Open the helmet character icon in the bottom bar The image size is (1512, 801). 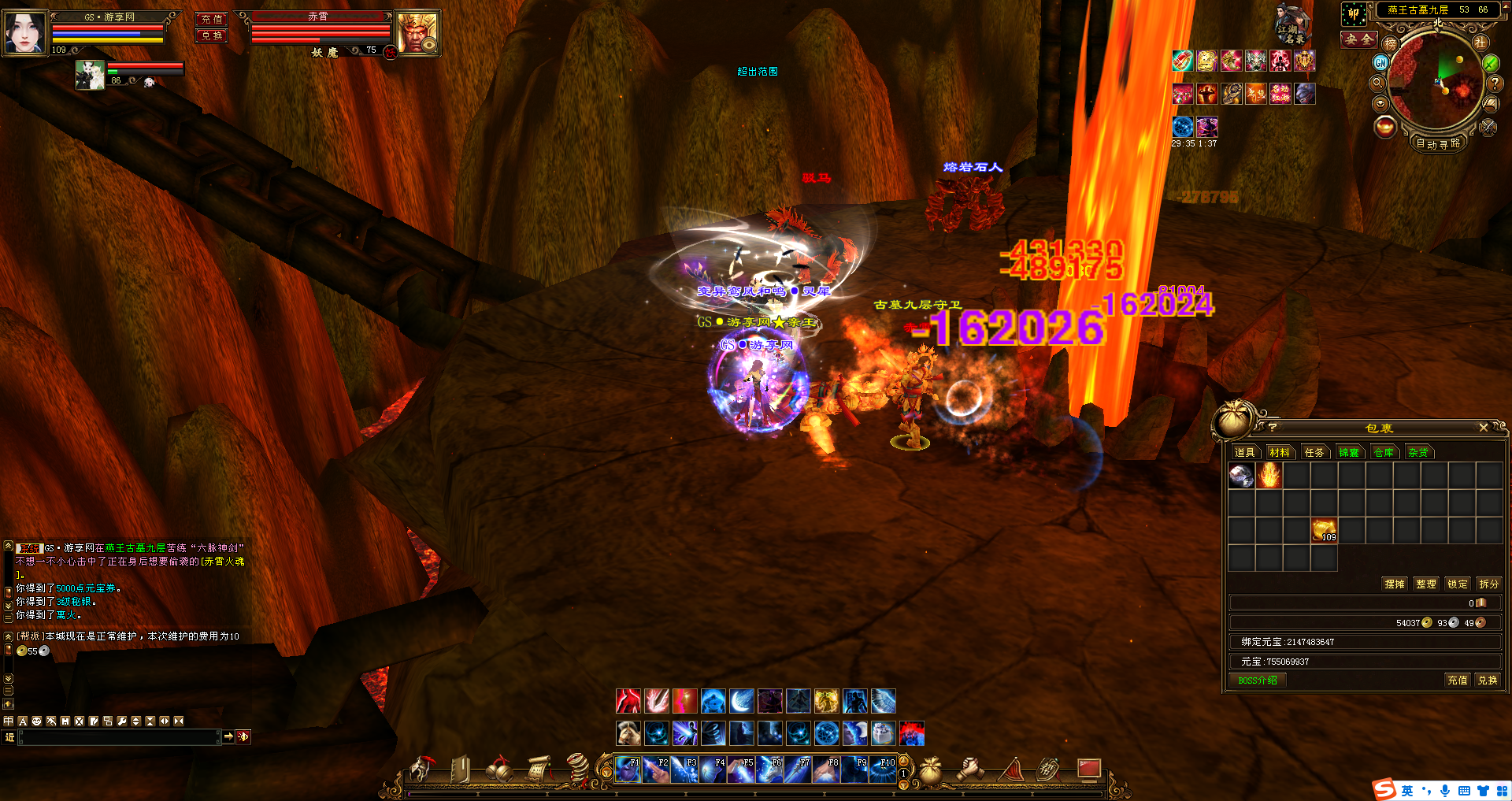421,769
